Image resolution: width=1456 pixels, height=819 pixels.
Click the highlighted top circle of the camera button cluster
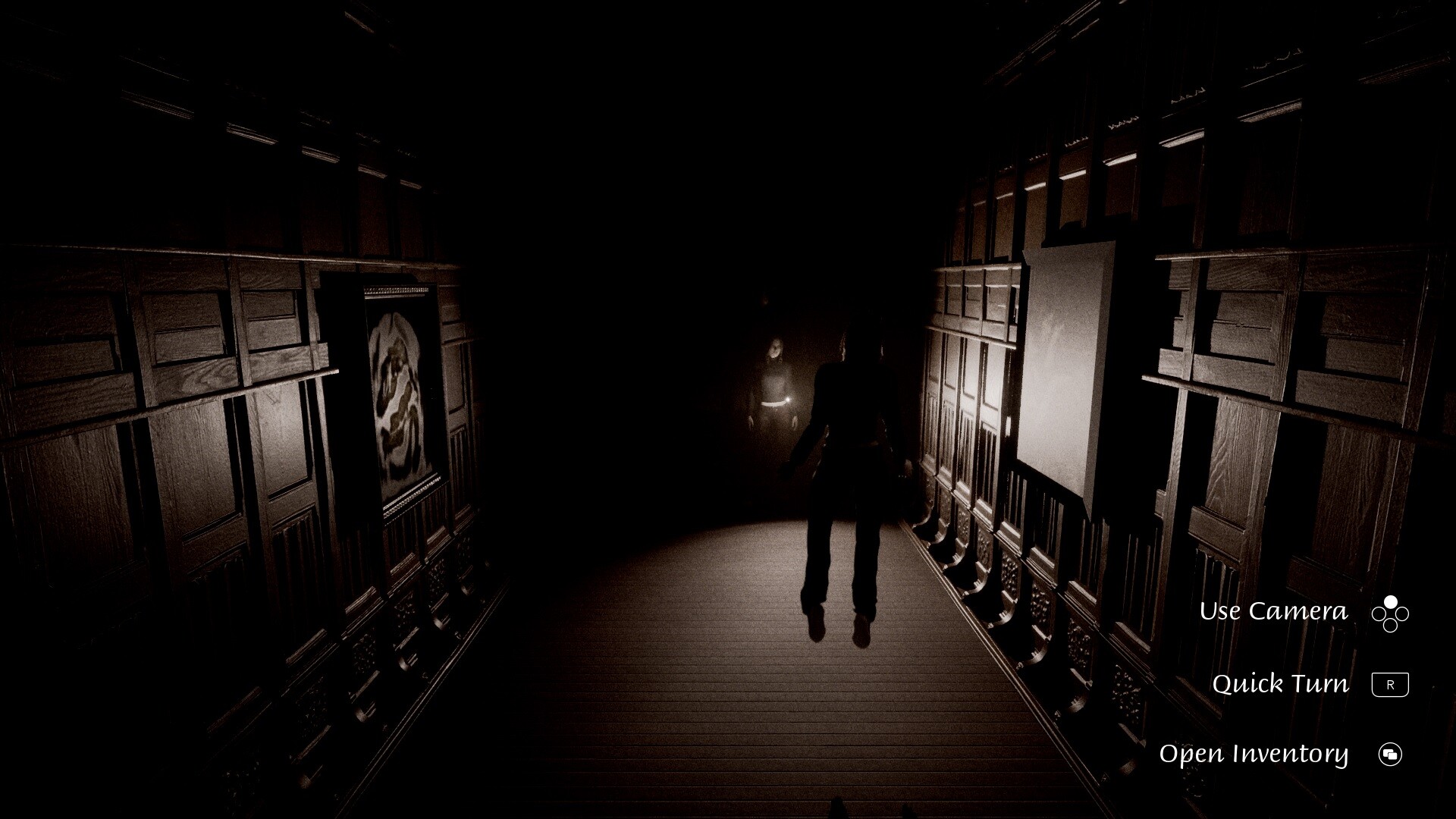click(1390, 601)
